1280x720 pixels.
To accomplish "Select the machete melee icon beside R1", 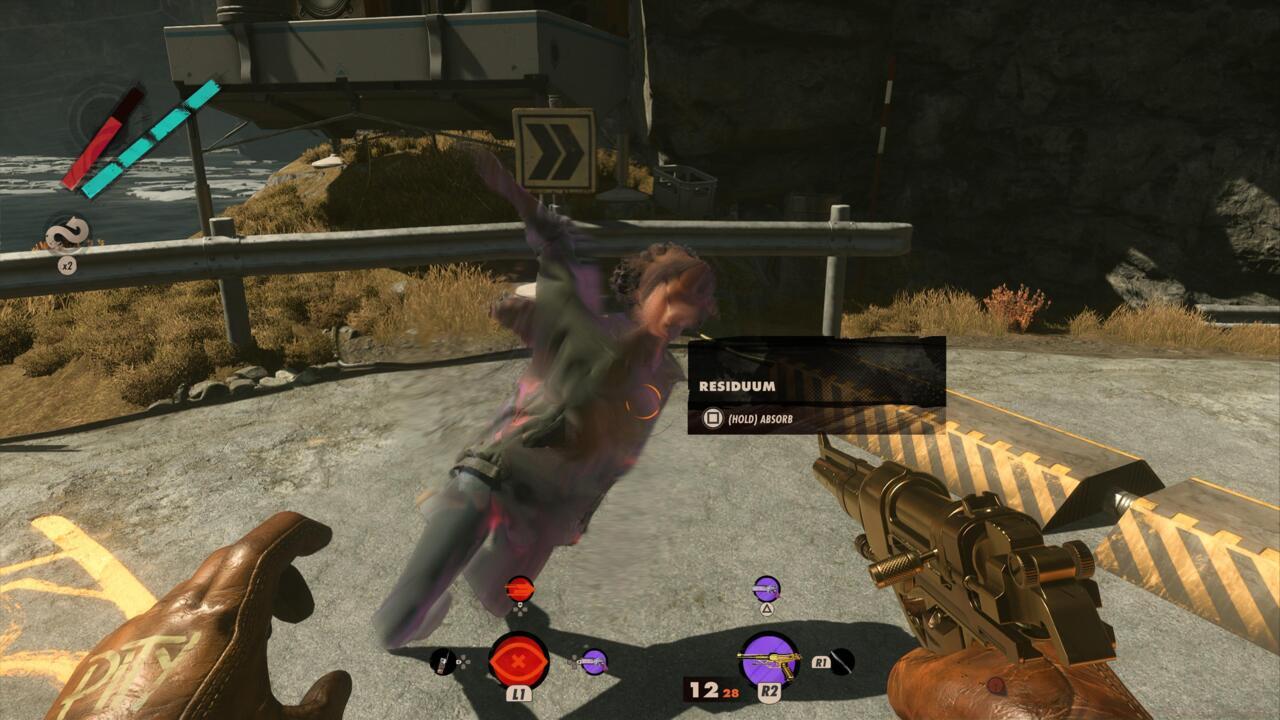I will coord(842,661).
